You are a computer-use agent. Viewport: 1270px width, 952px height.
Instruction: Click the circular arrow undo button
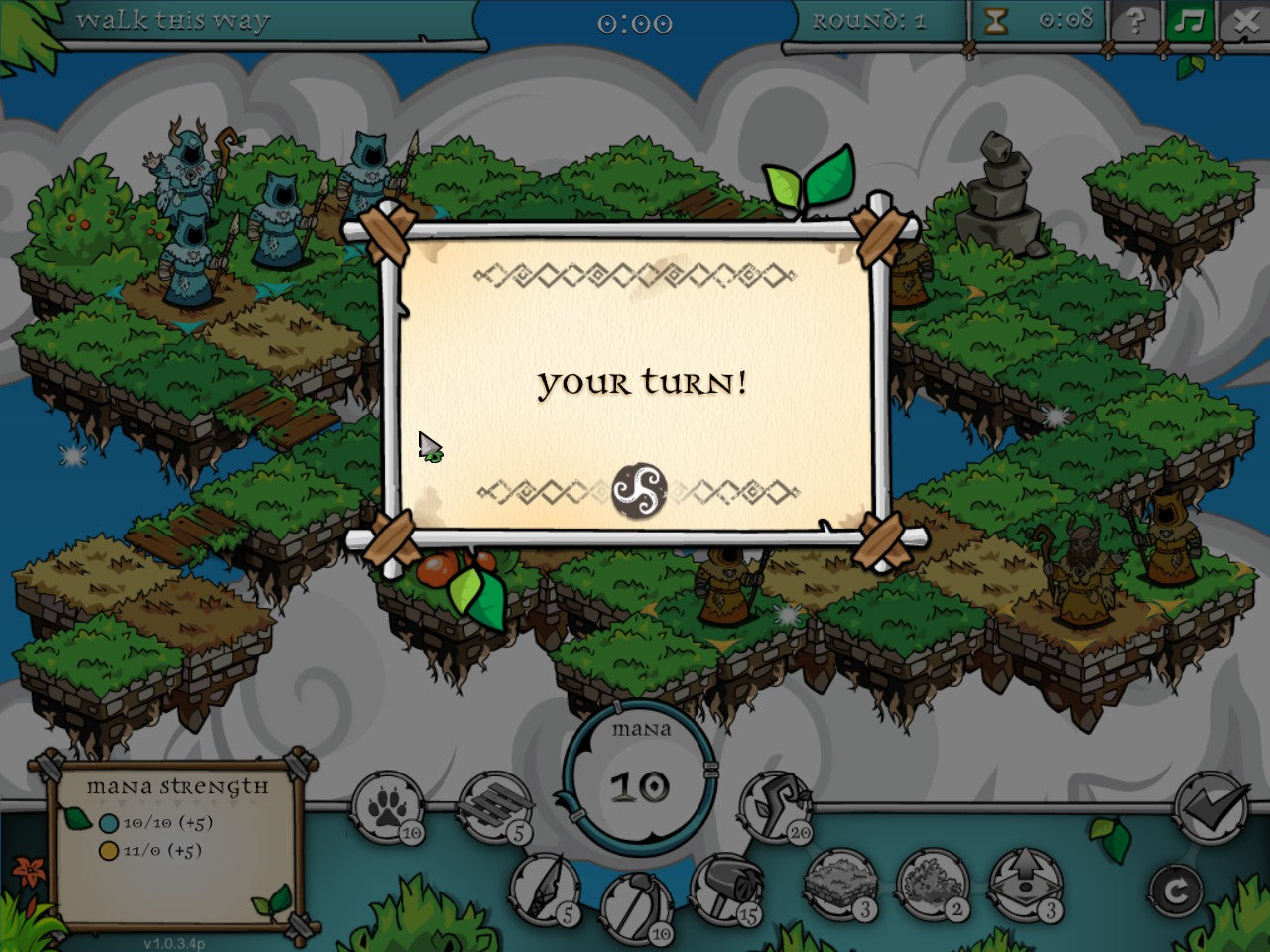1177,892
